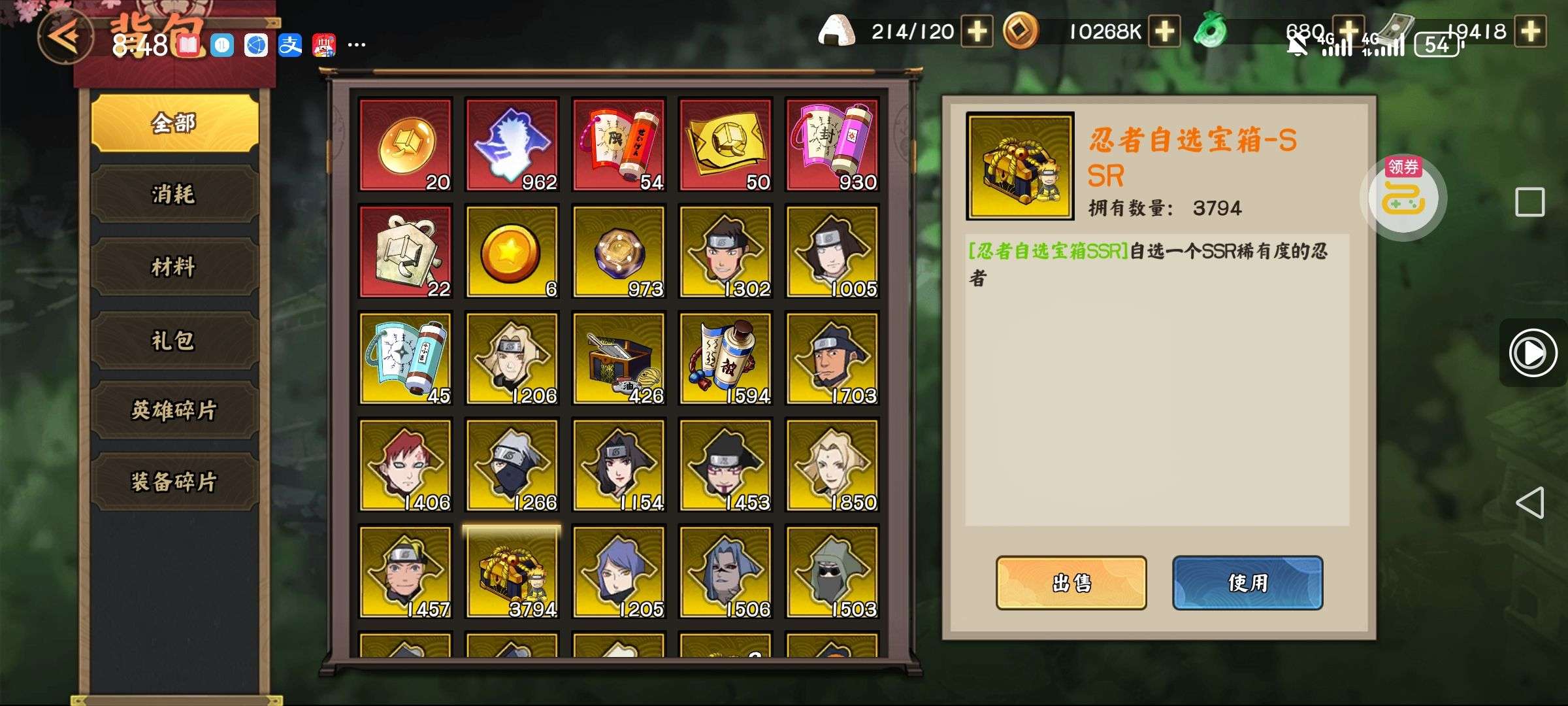Screen dimensions: 1568x706
Task: Select the ninja treasure chest slot 3794
Action: (512, 572)
